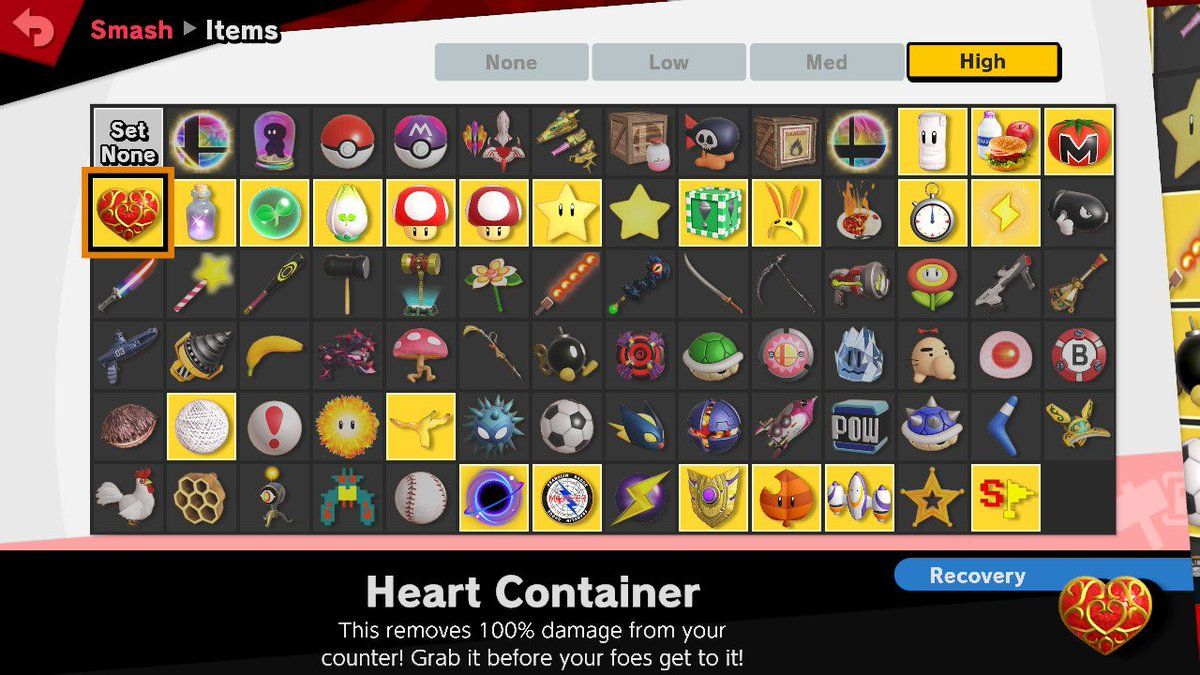1200x675 pixels.
Task: Click the Set None button
Action: click(x=128, y=142)
